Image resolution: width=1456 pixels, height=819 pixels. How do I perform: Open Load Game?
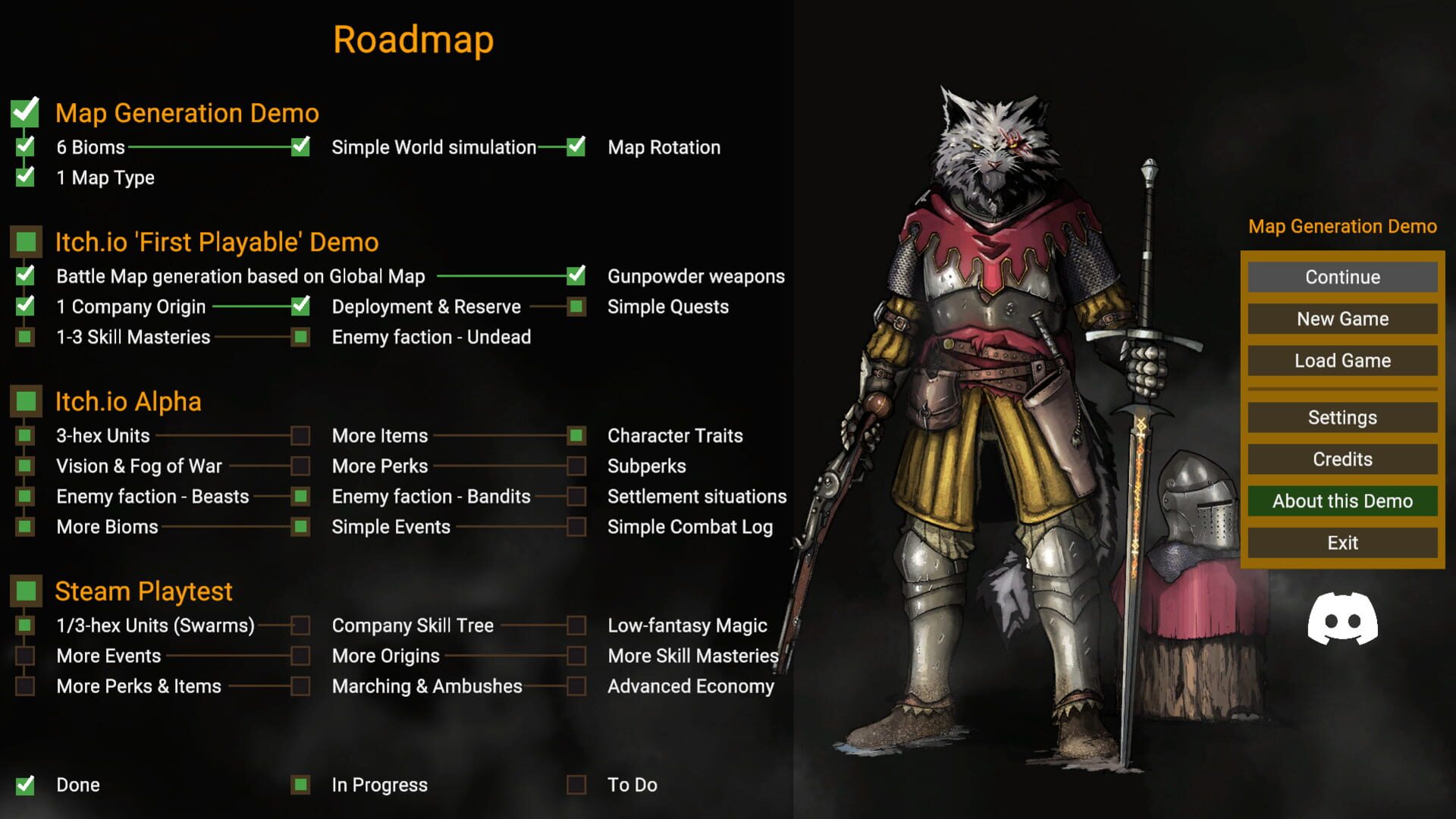point(1341,360)
